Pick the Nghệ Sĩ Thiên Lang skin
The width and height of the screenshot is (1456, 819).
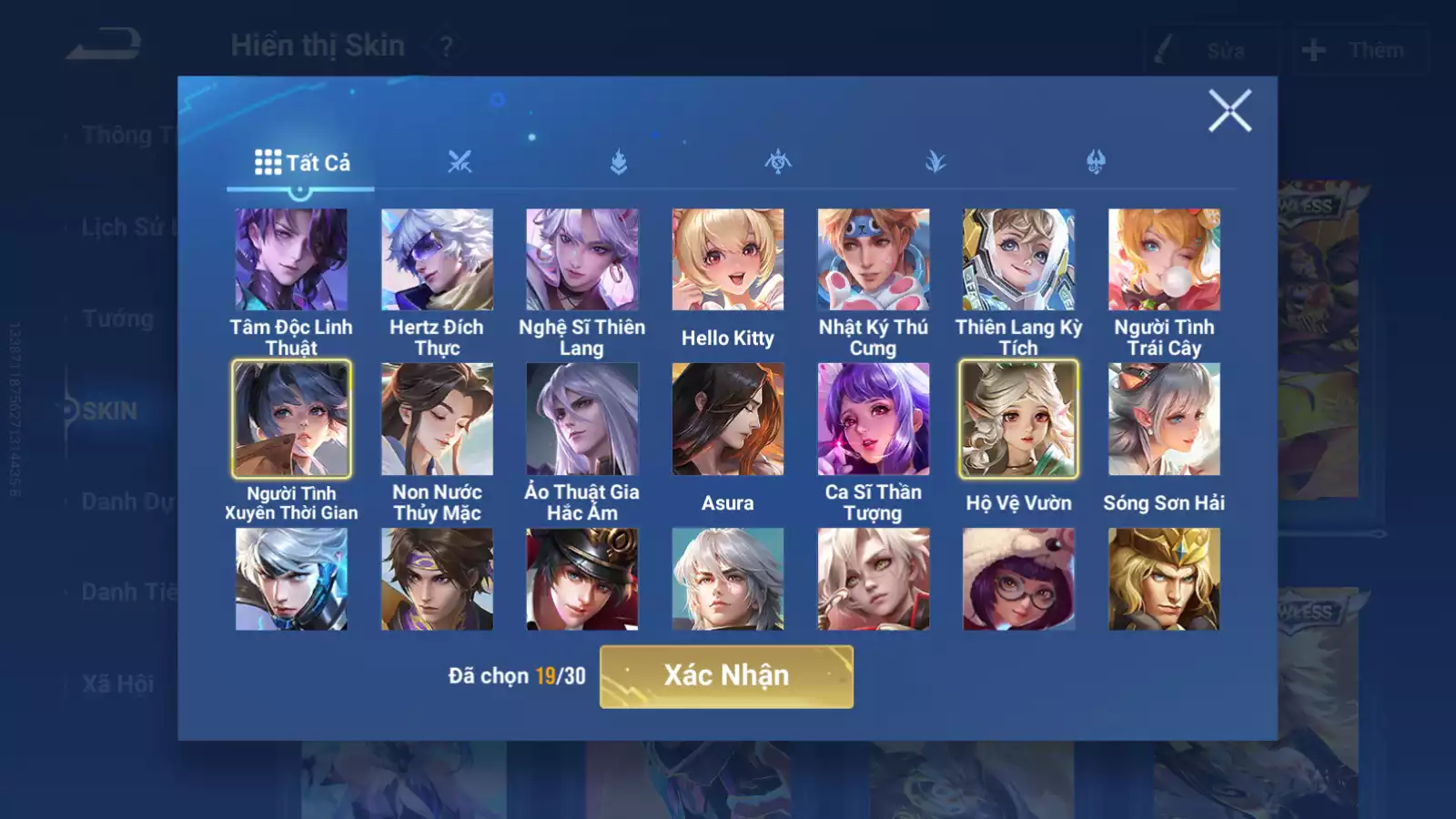pyautogui.click(x=582, y=260)
